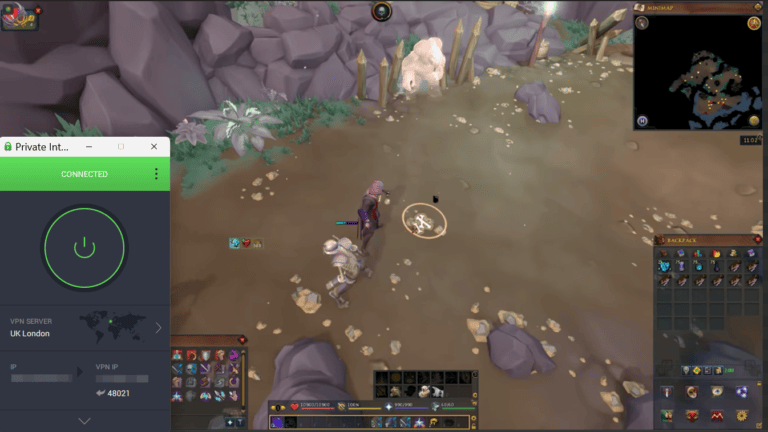Activate the home teleport button on minimap
This screenshot has height=432, width=768.
[642, 121]
